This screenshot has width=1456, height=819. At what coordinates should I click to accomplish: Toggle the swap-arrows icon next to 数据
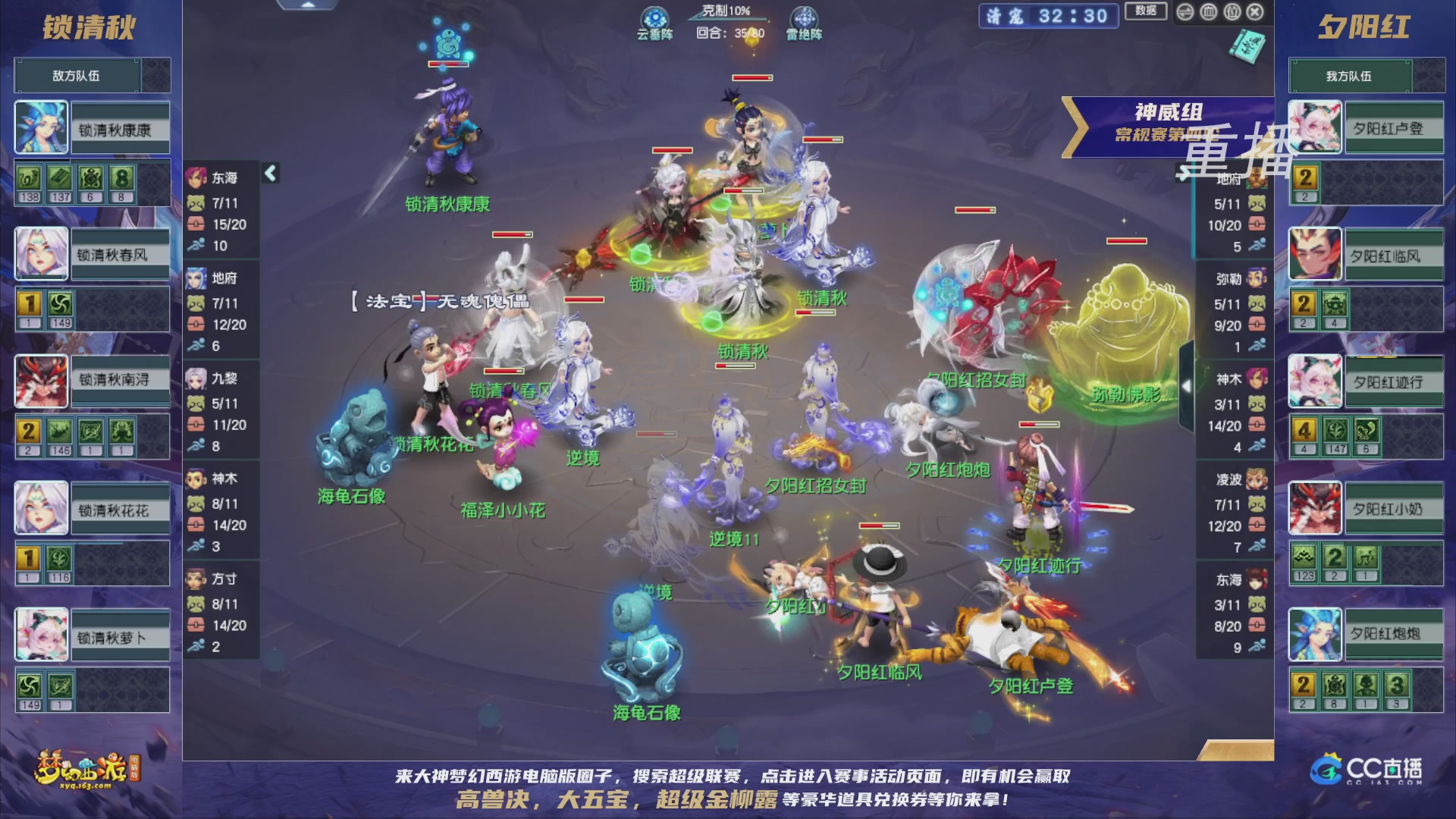pos(1185,11)
